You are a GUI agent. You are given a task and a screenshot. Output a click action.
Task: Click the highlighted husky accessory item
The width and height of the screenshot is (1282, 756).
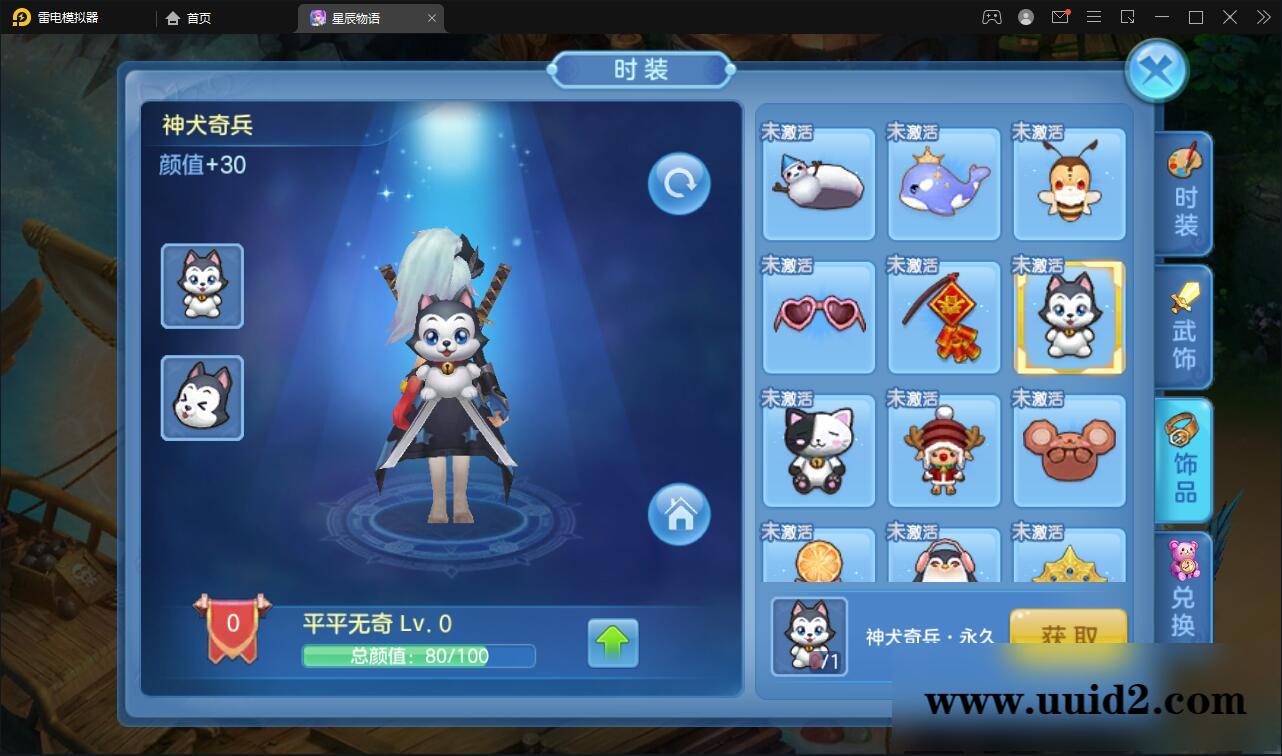coord(1068,317)
